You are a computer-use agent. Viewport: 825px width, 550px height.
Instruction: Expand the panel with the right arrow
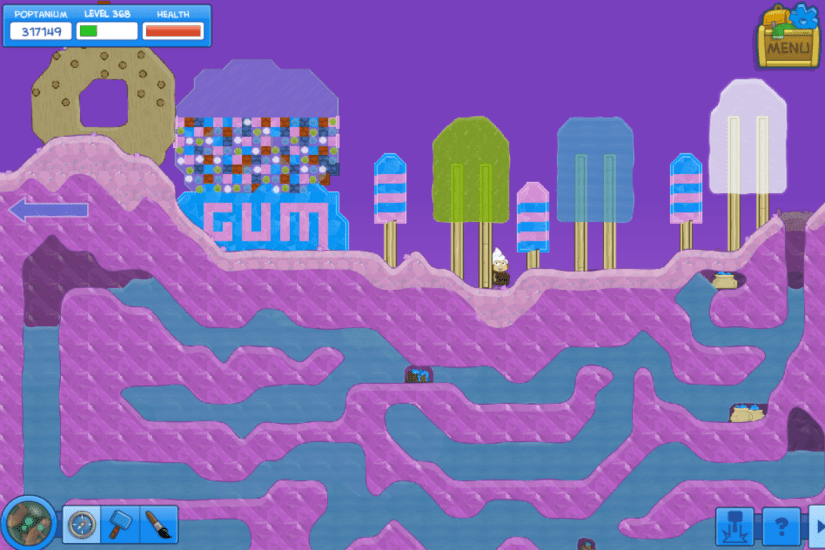tap(817, 524)
